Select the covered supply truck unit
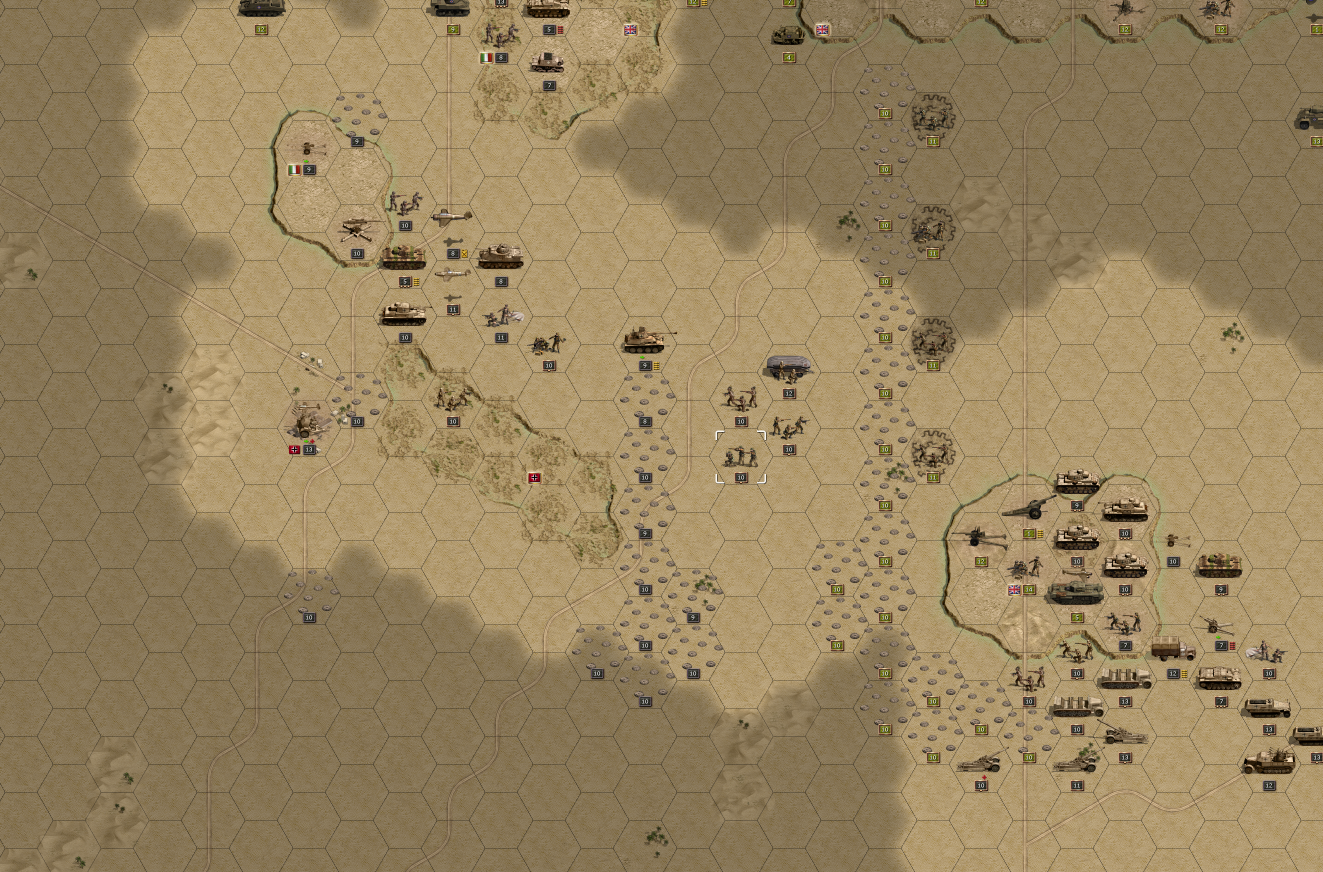Viewport: 1323px width, 872px height. pyautogui.click(x=1173, y=650)
